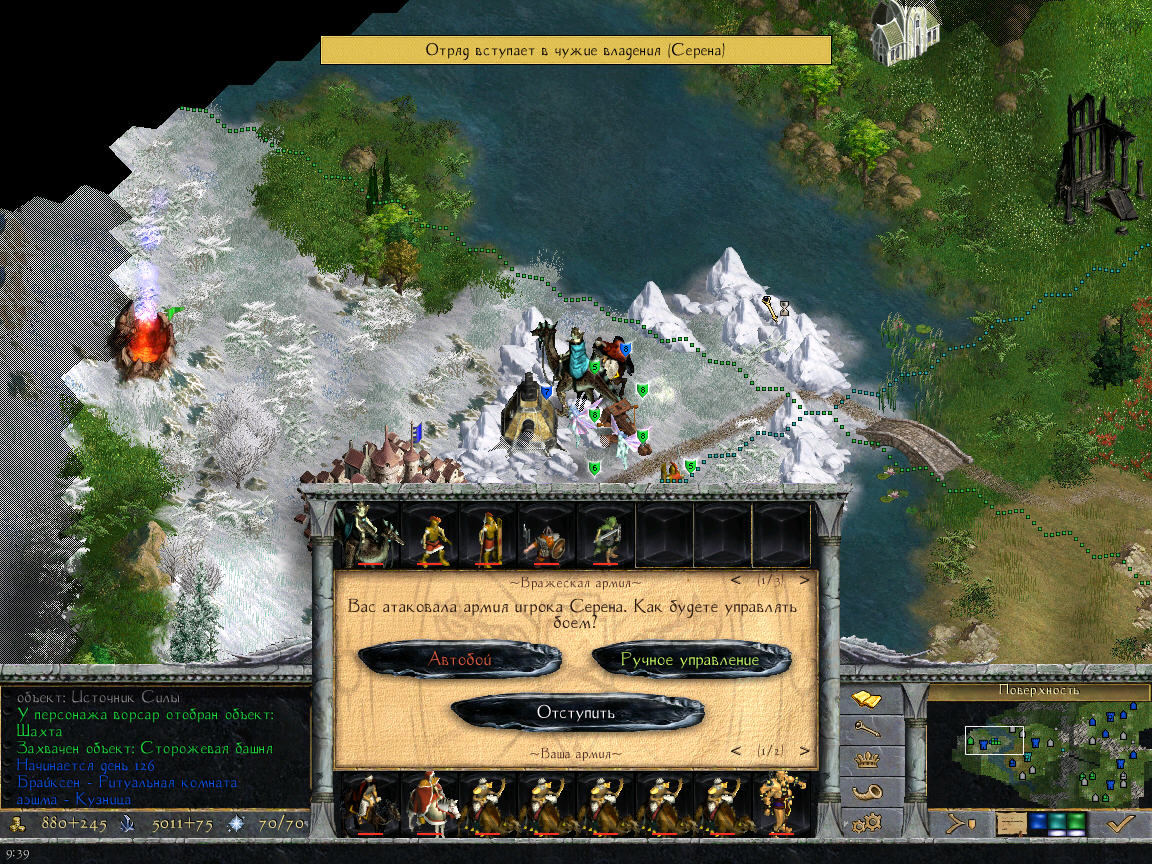Show next enemy army page
1152x864 pixels.
tap(804, 580)
